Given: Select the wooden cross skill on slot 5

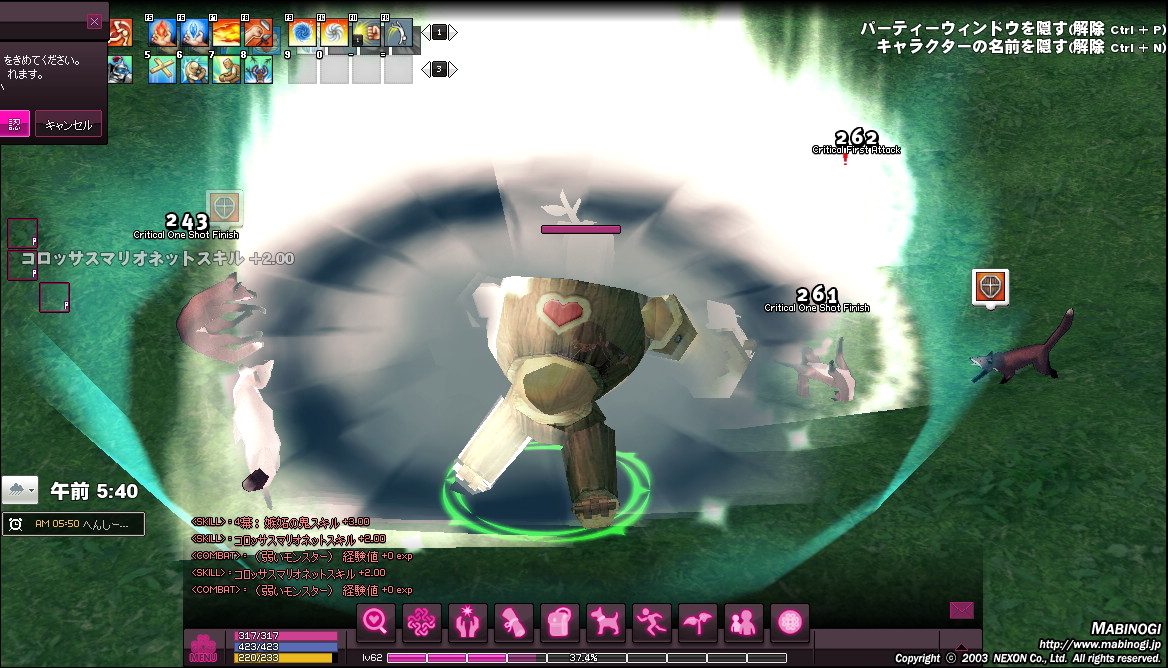Looking at the screenshot, I should tap(162, 69).
